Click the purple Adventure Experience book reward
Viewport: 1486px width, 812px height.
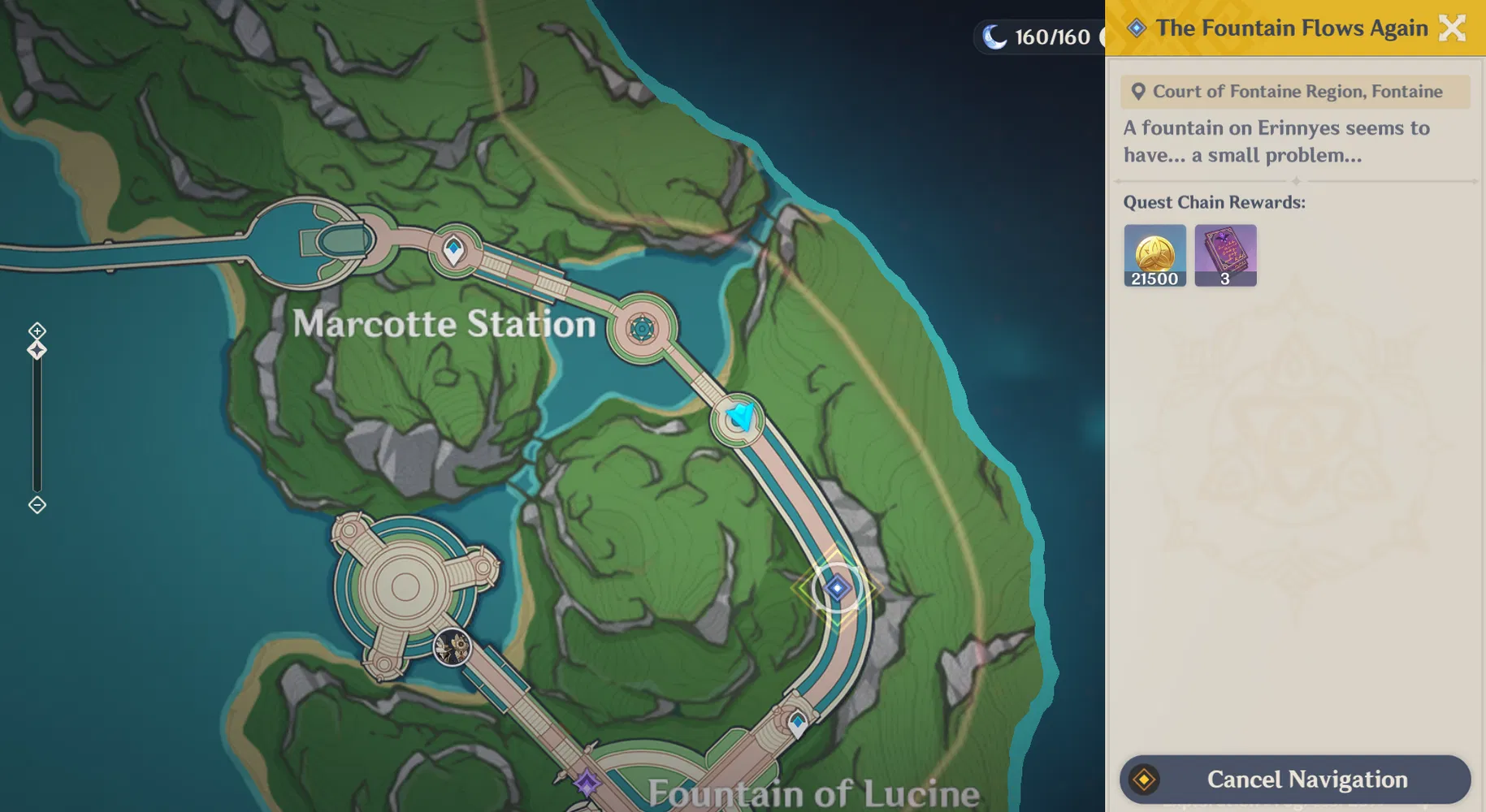tap(1226, 255)
